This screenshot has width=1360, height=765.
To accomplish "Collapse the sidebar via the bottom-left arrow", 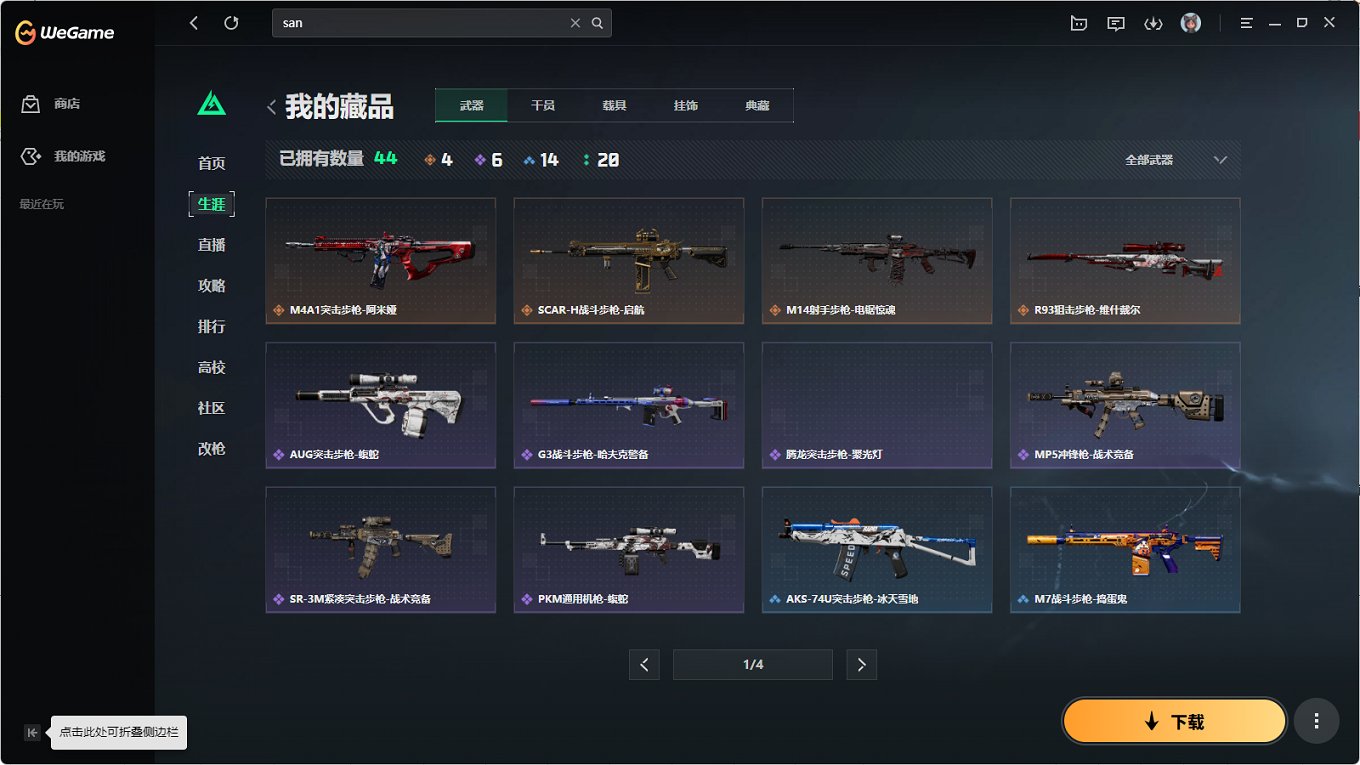I will [x=32, y=732].
